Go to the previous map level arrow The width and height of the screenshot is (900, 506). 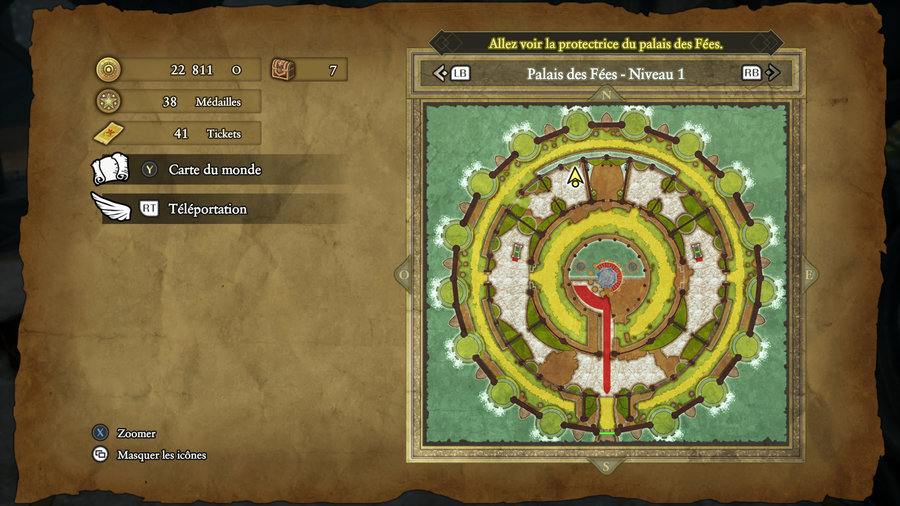pyautogui.click(x=439, y=73)
